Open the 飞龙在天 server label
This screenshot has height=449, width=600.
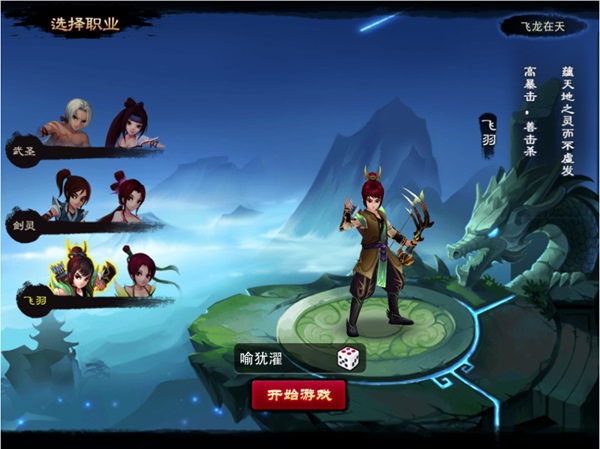pos(543,26)
